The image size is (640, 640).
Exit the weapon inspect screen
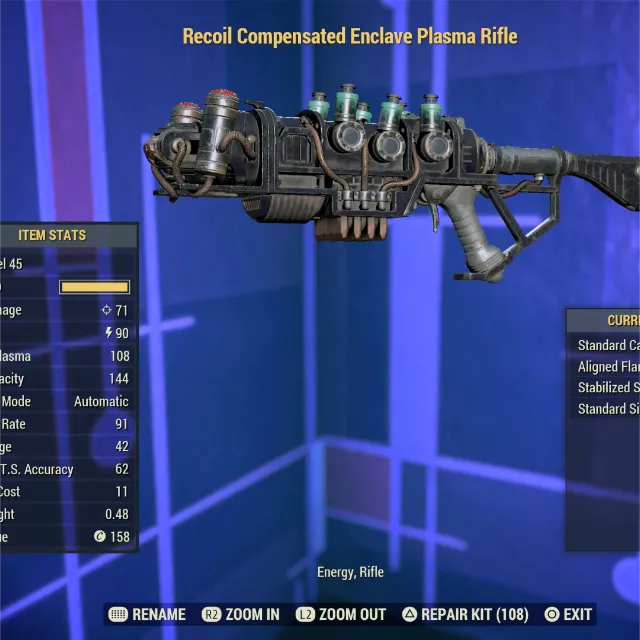568,614
